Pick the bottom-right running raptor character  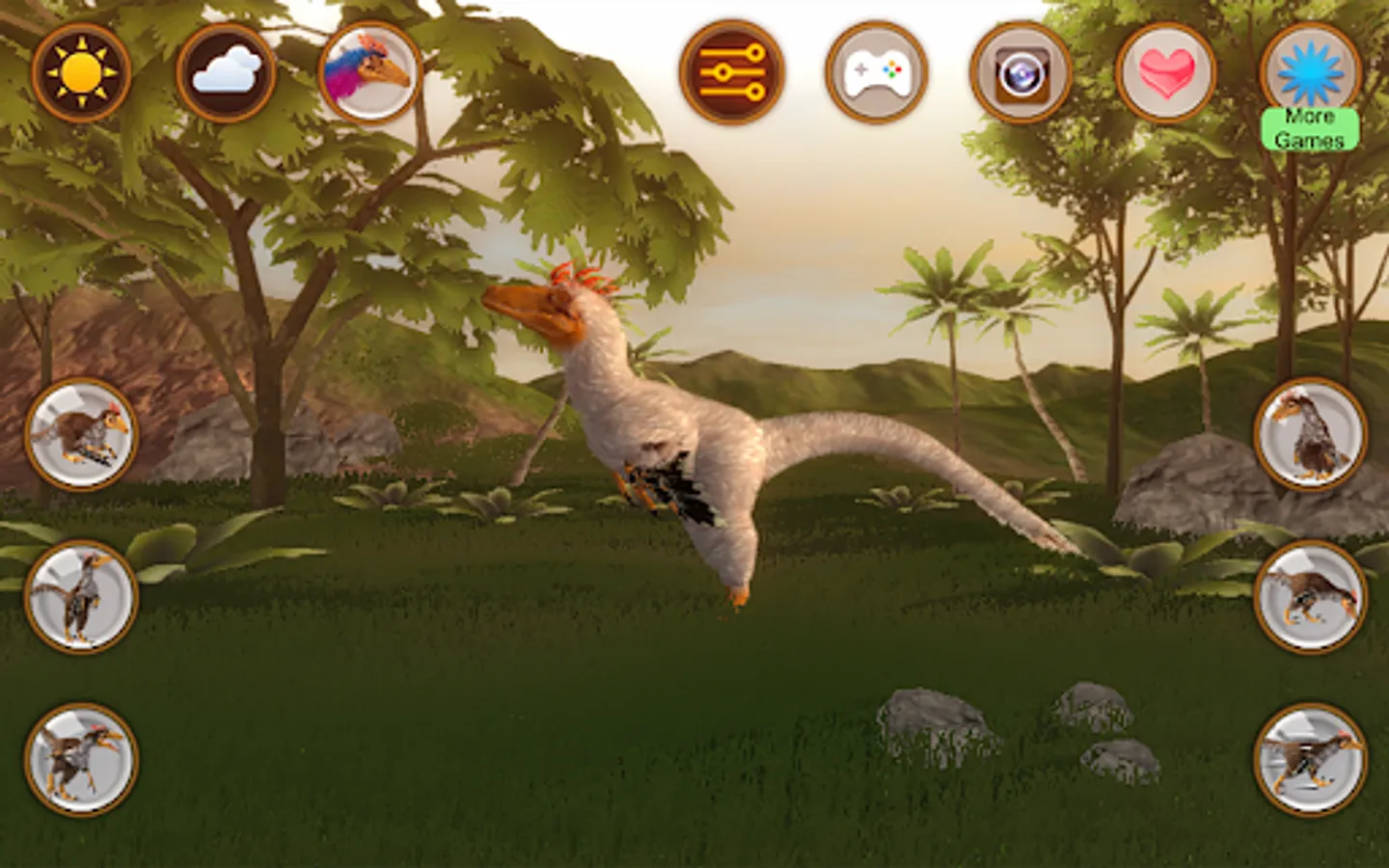[1310, 760]
